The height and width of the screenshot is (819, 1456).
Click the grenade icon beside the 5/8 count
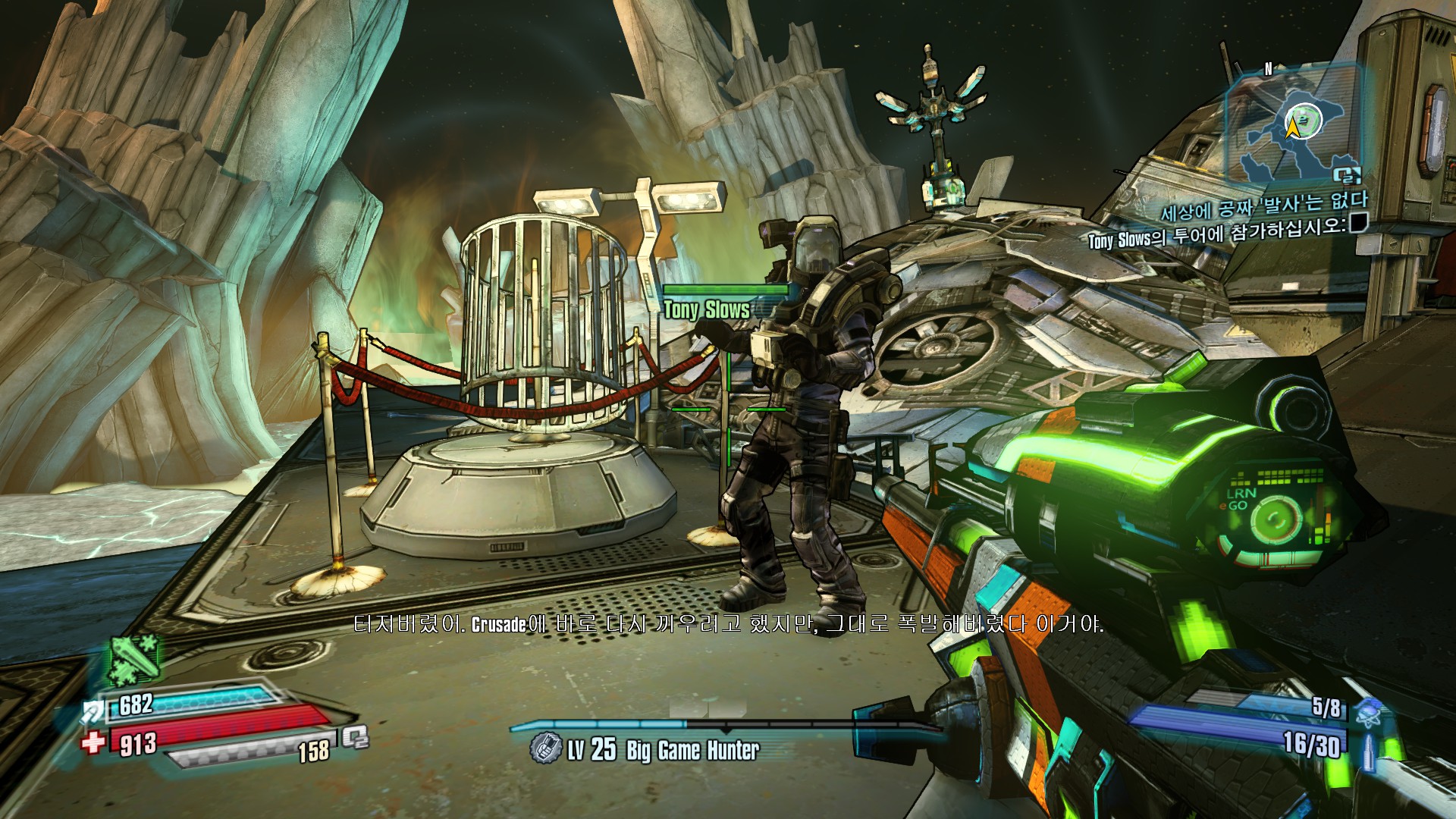coord(1370,713)
